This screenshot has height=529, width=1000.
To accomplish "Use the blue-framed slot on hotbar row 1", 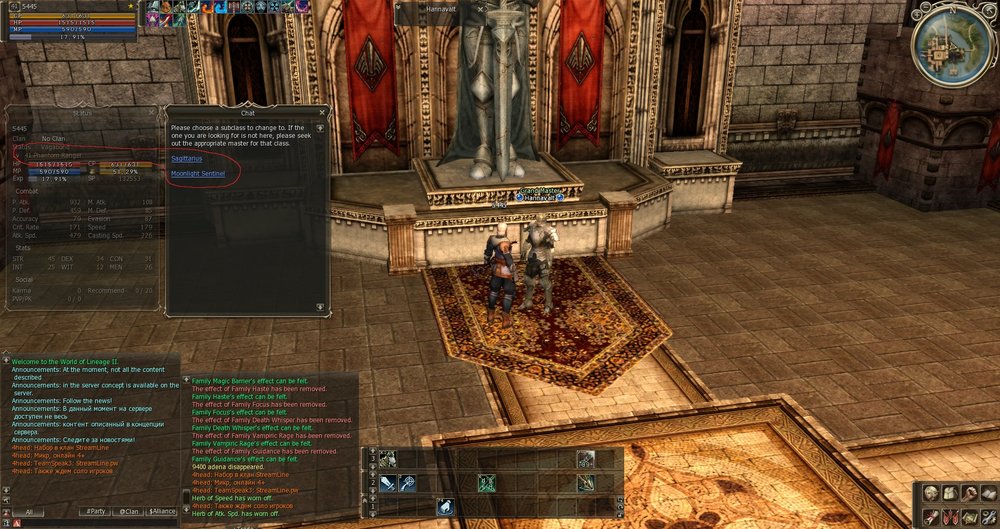I will tap(445, 507).
